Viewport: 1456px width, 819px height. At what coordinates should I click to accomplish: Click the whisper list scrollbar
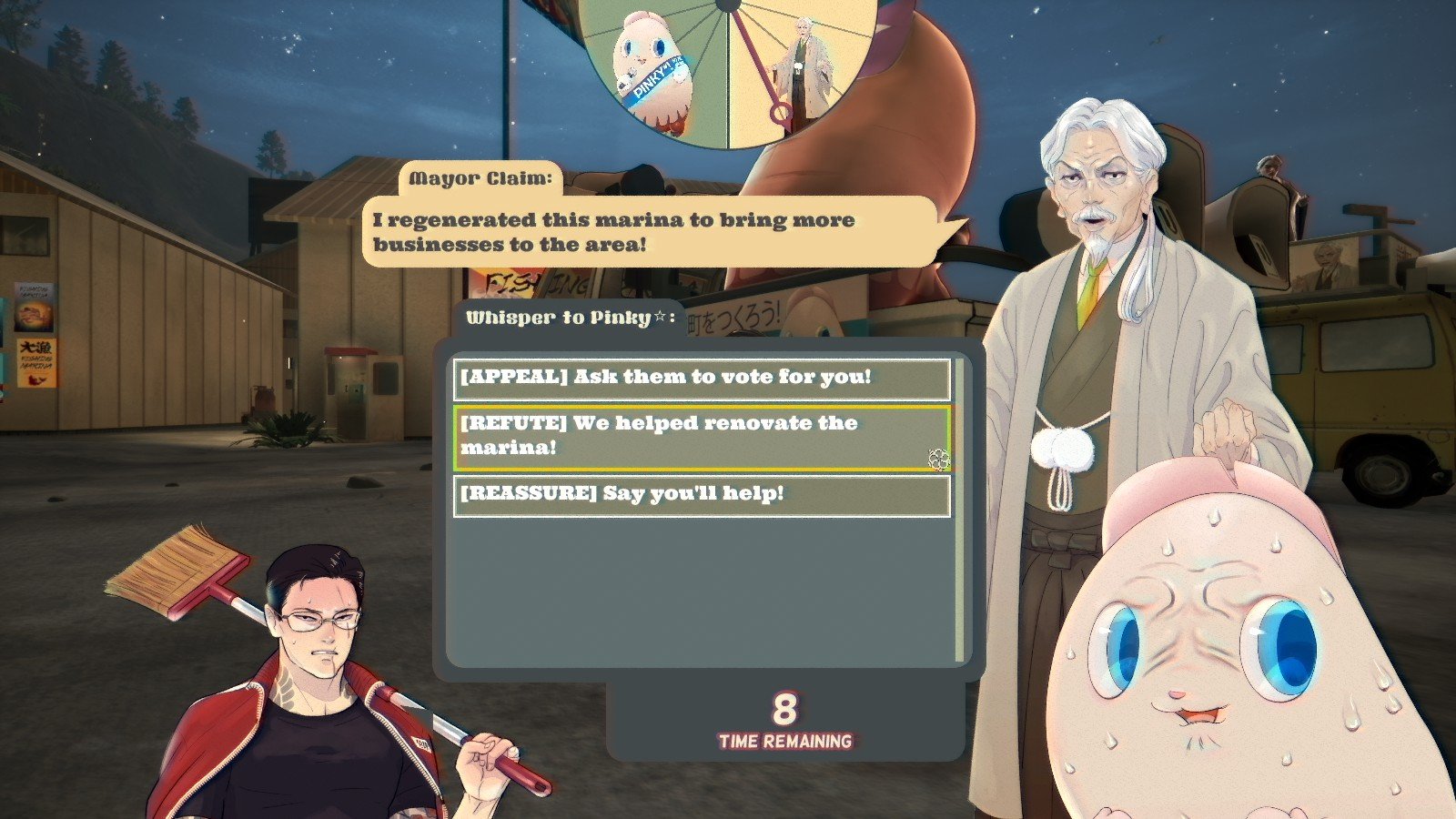click(x=960, y=510)
